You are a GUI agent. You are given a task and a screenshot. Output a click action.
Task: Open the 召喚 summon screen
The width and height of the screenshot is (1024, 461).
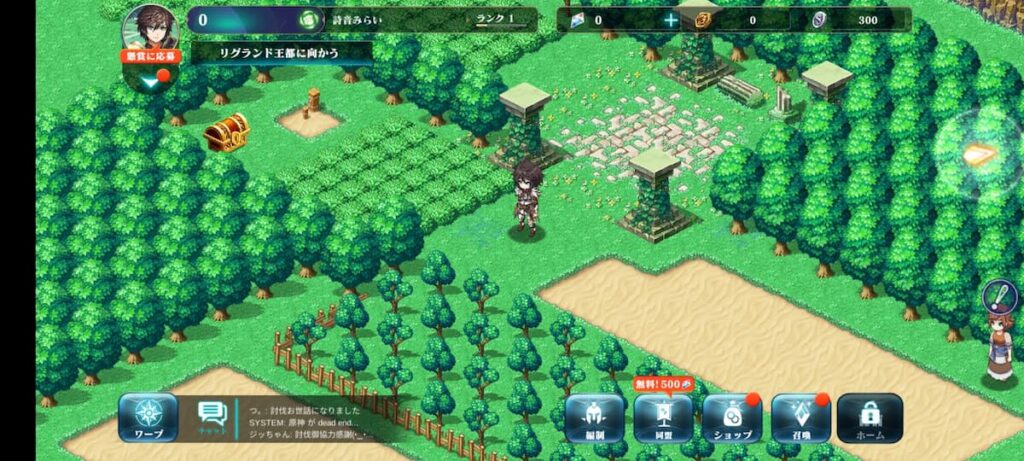click(801, 418)
